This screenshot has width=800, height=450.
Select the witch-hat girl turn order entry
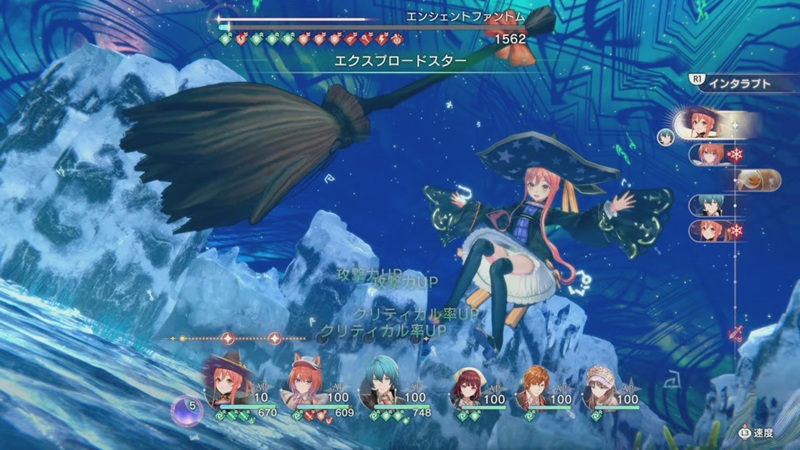714,125
